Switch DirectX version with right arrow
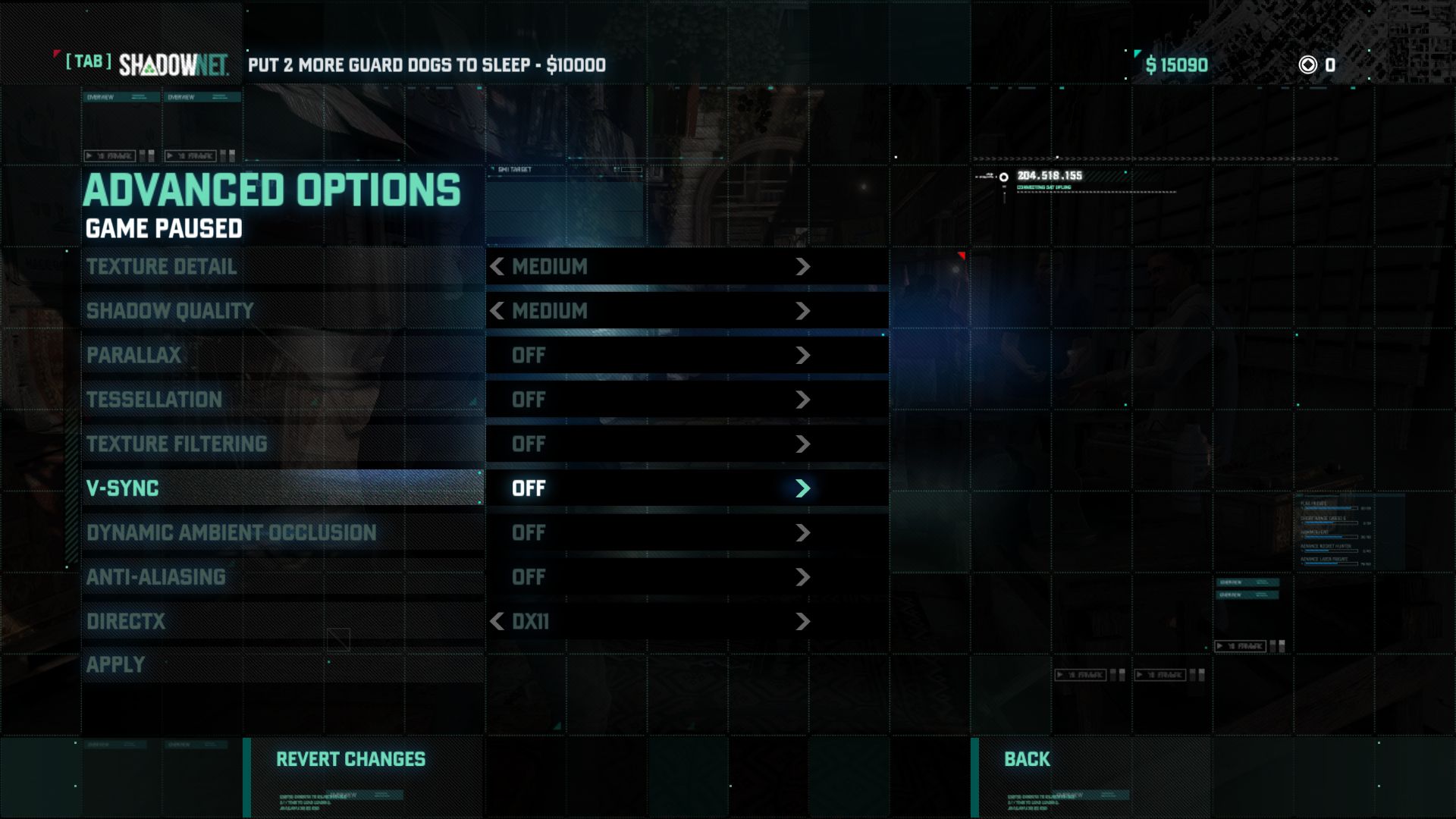 pos(803,622)
